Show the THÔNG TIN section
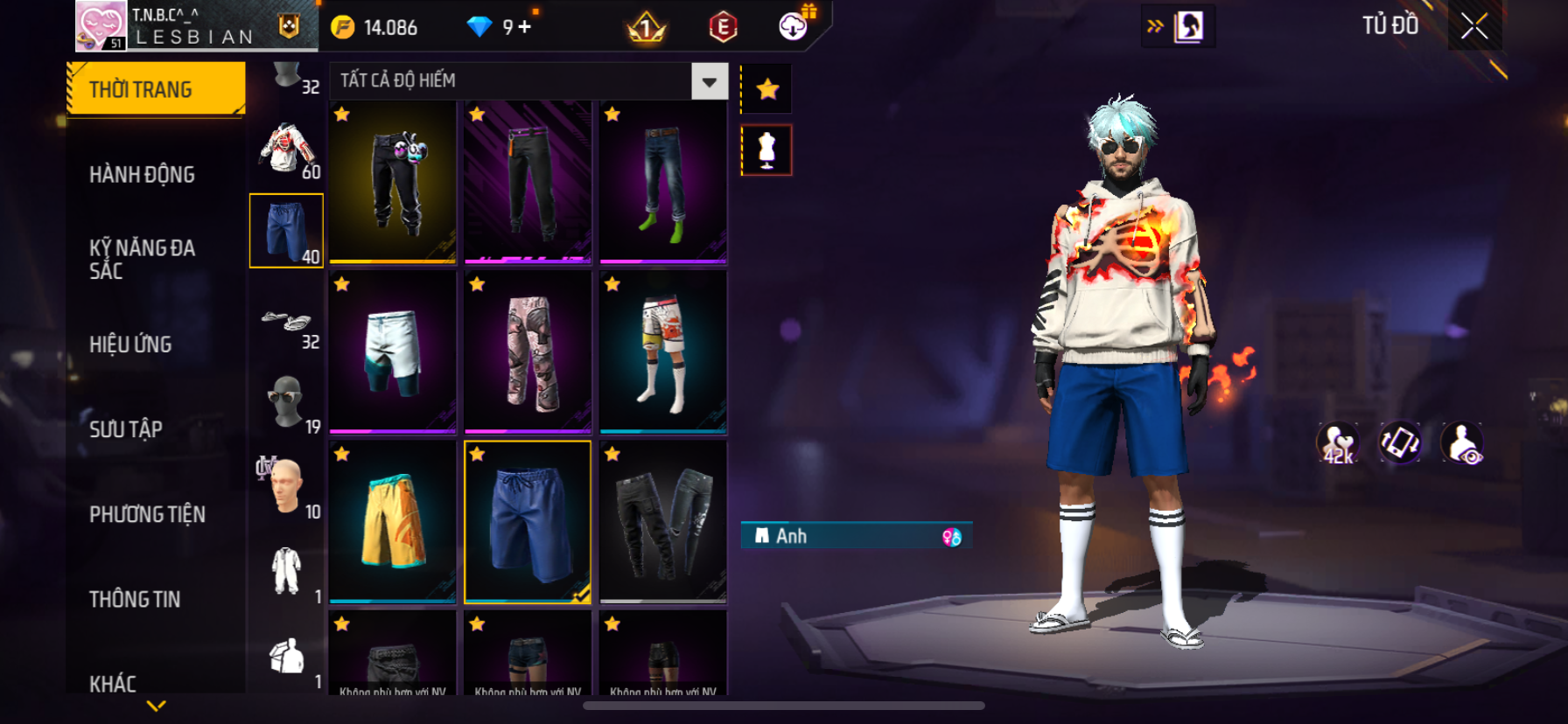This screenshot has height=724, width=1568. tap(135, 599)
